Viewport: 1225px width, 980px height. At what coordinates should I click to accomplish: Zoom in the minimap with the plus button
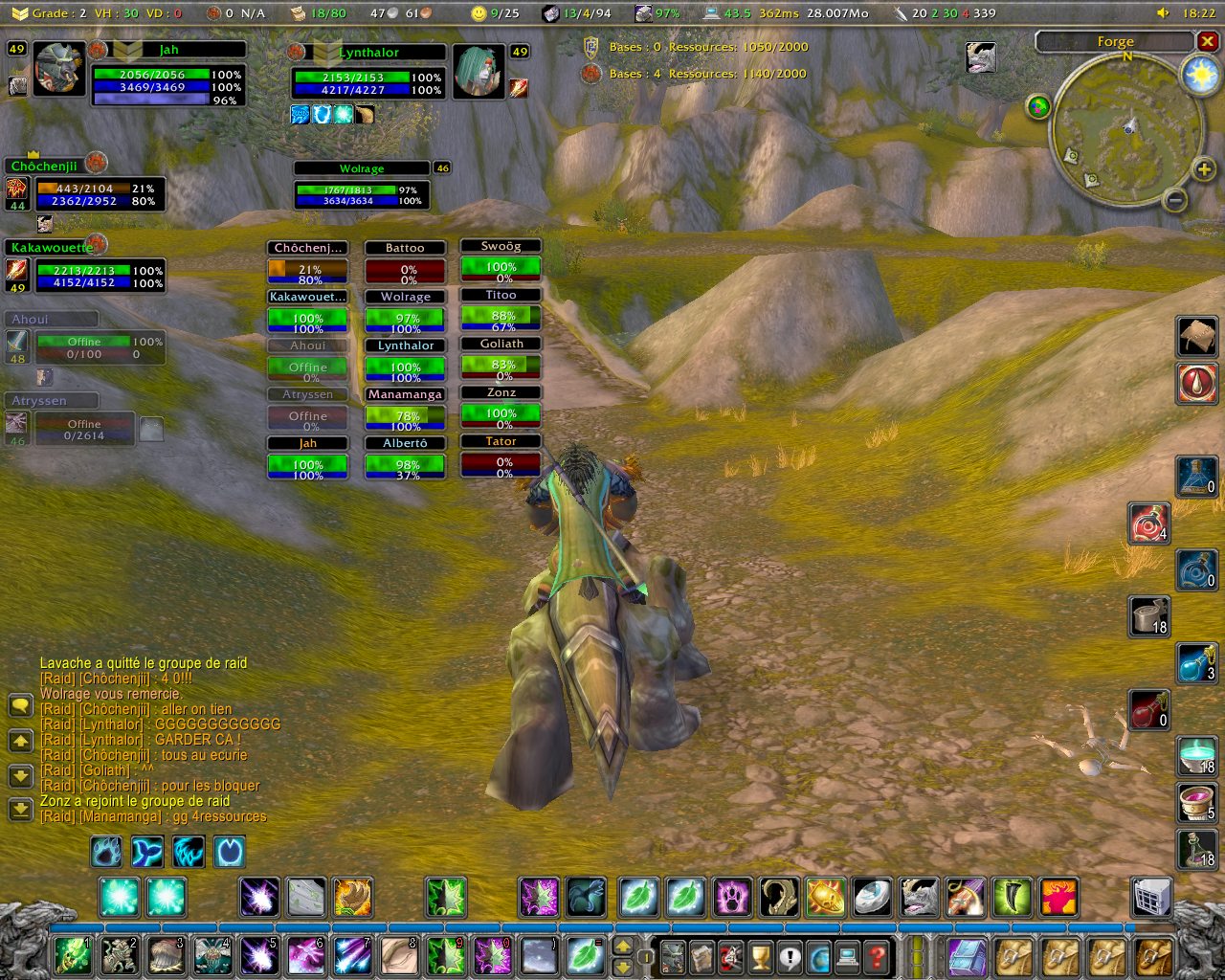1203,169
